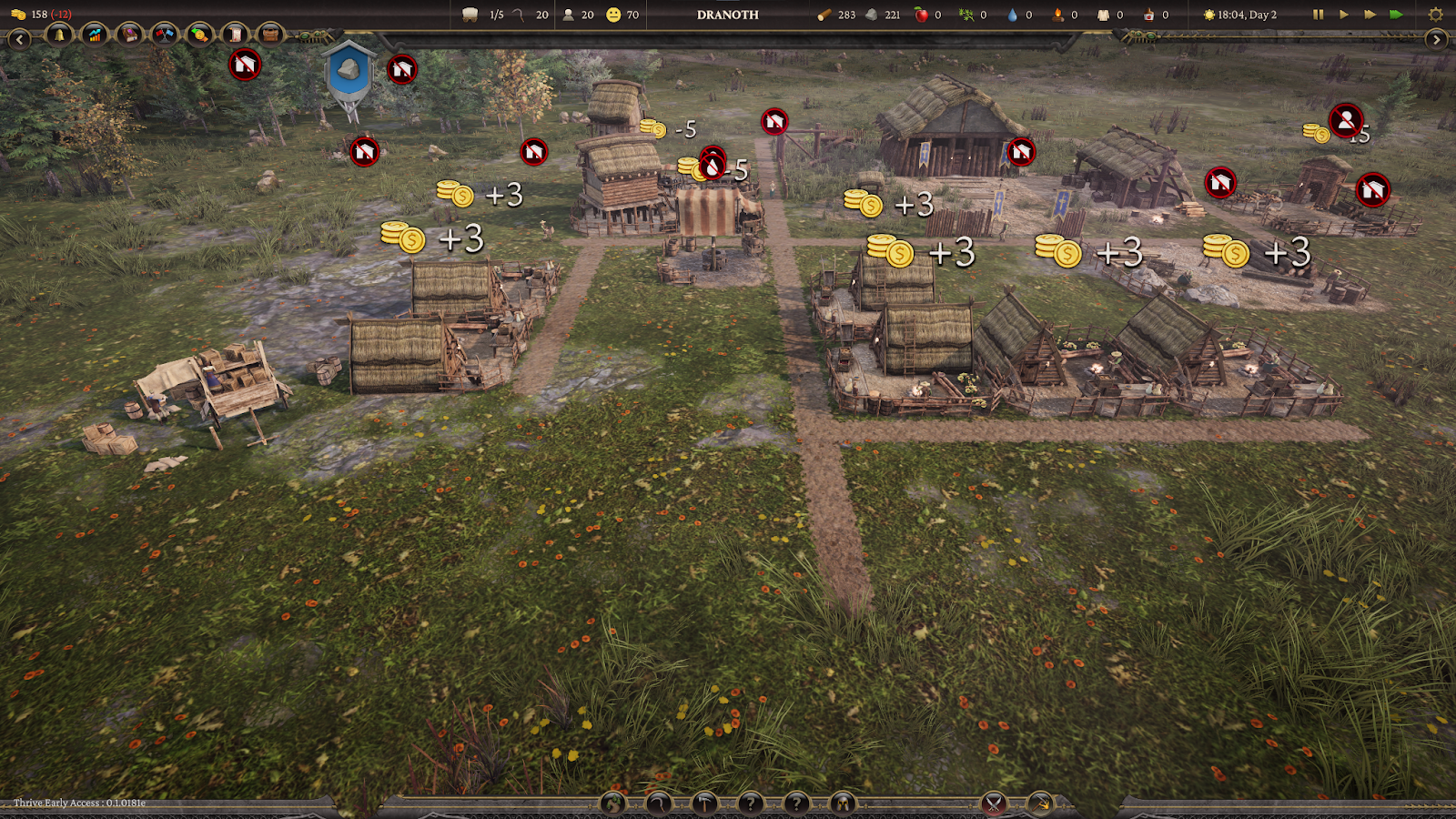Open the leather briefcase panel

coord(269,35)
